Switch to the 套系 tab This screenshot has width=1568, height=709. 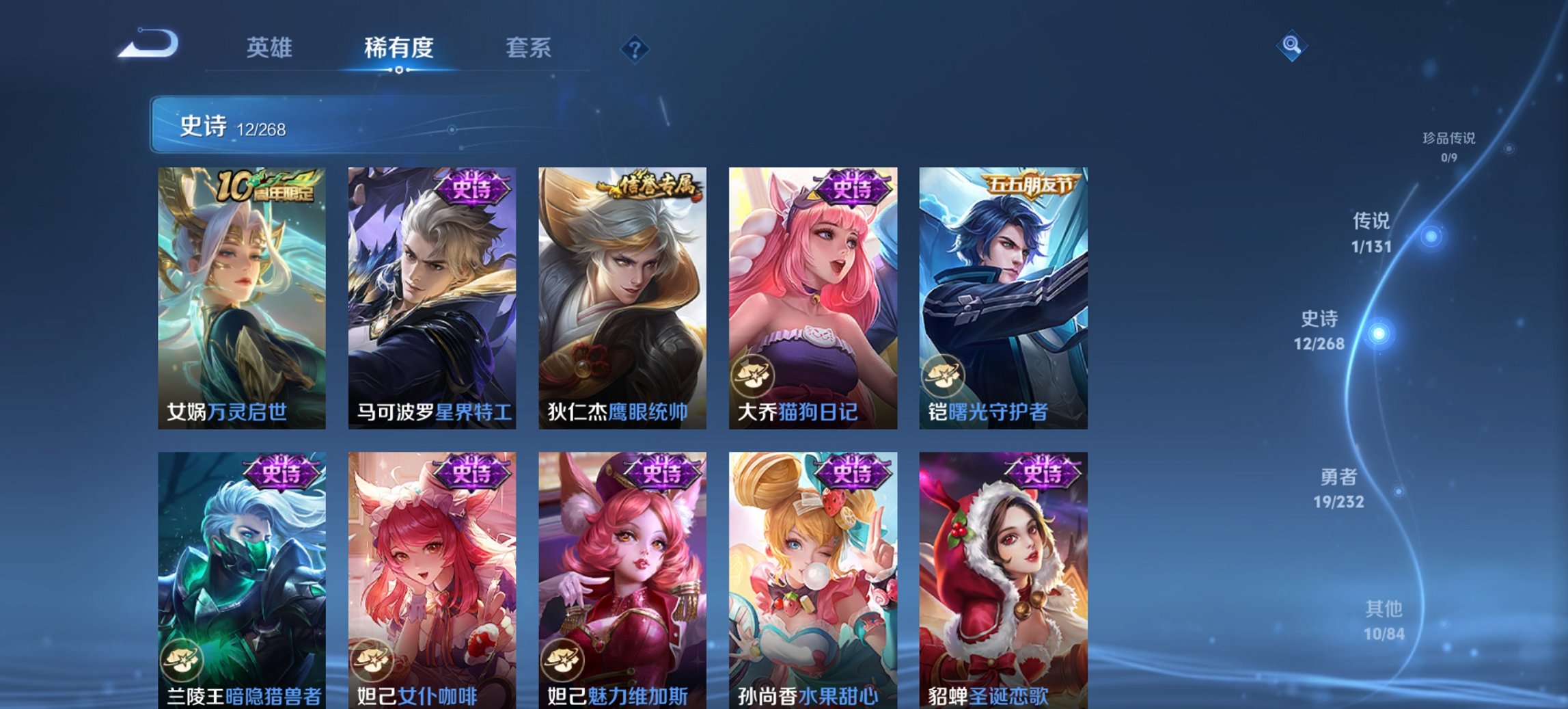tap(527, 48)
